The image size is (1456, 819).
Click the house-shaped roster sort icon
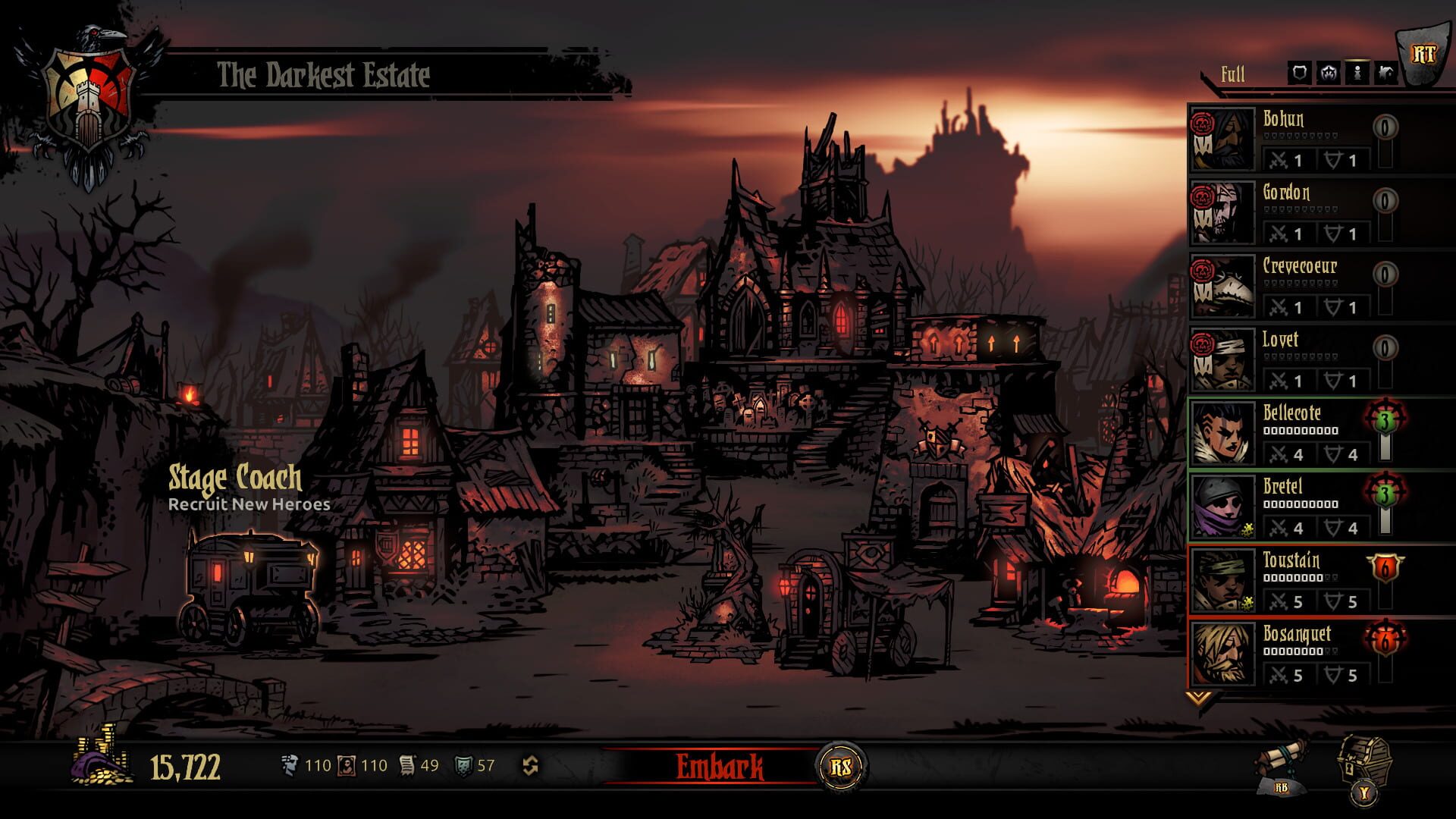pyautogui.click(x=1385, y=73)
